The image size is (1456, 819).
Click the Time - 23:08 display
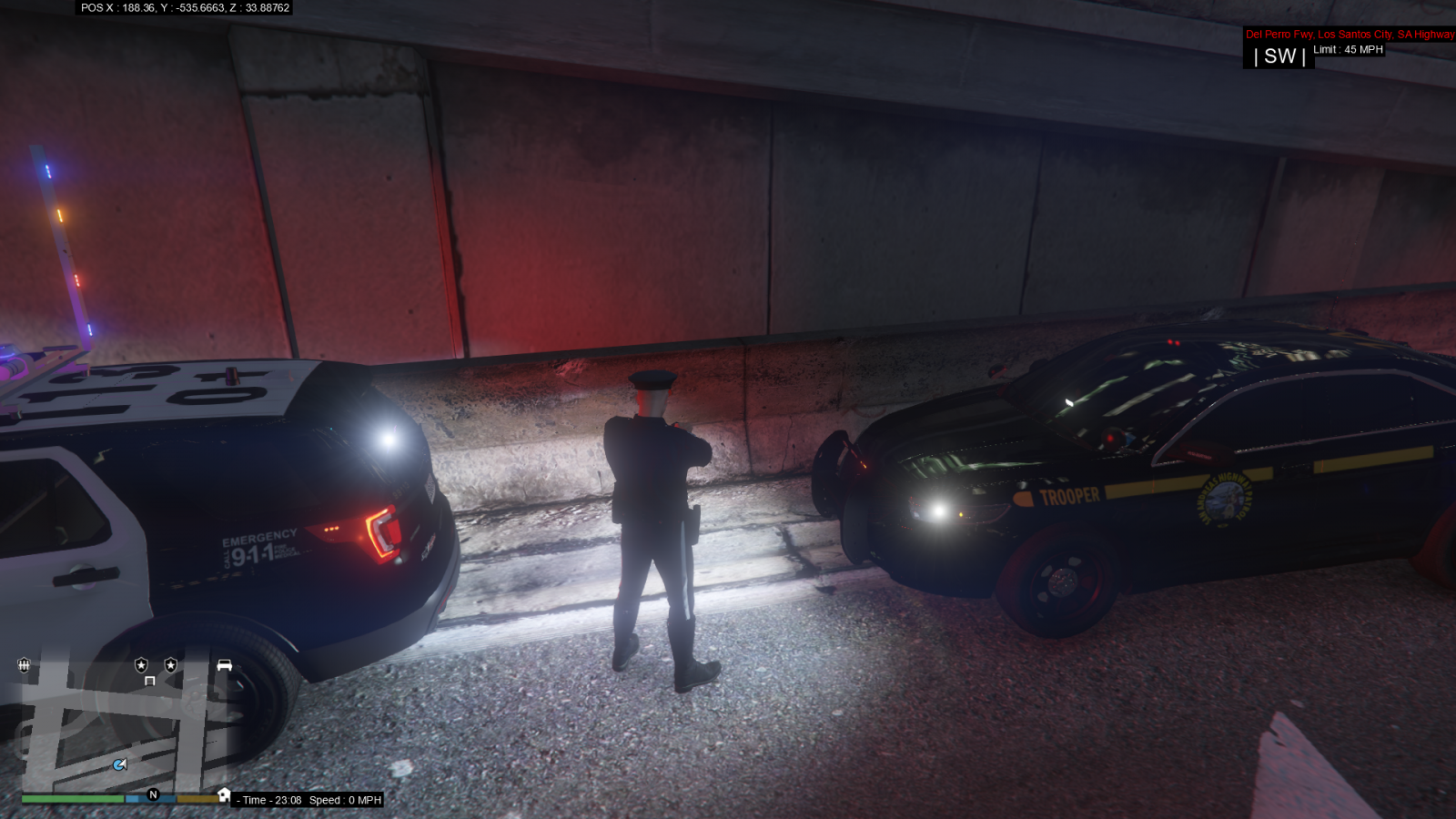click(x=268, y=800)
